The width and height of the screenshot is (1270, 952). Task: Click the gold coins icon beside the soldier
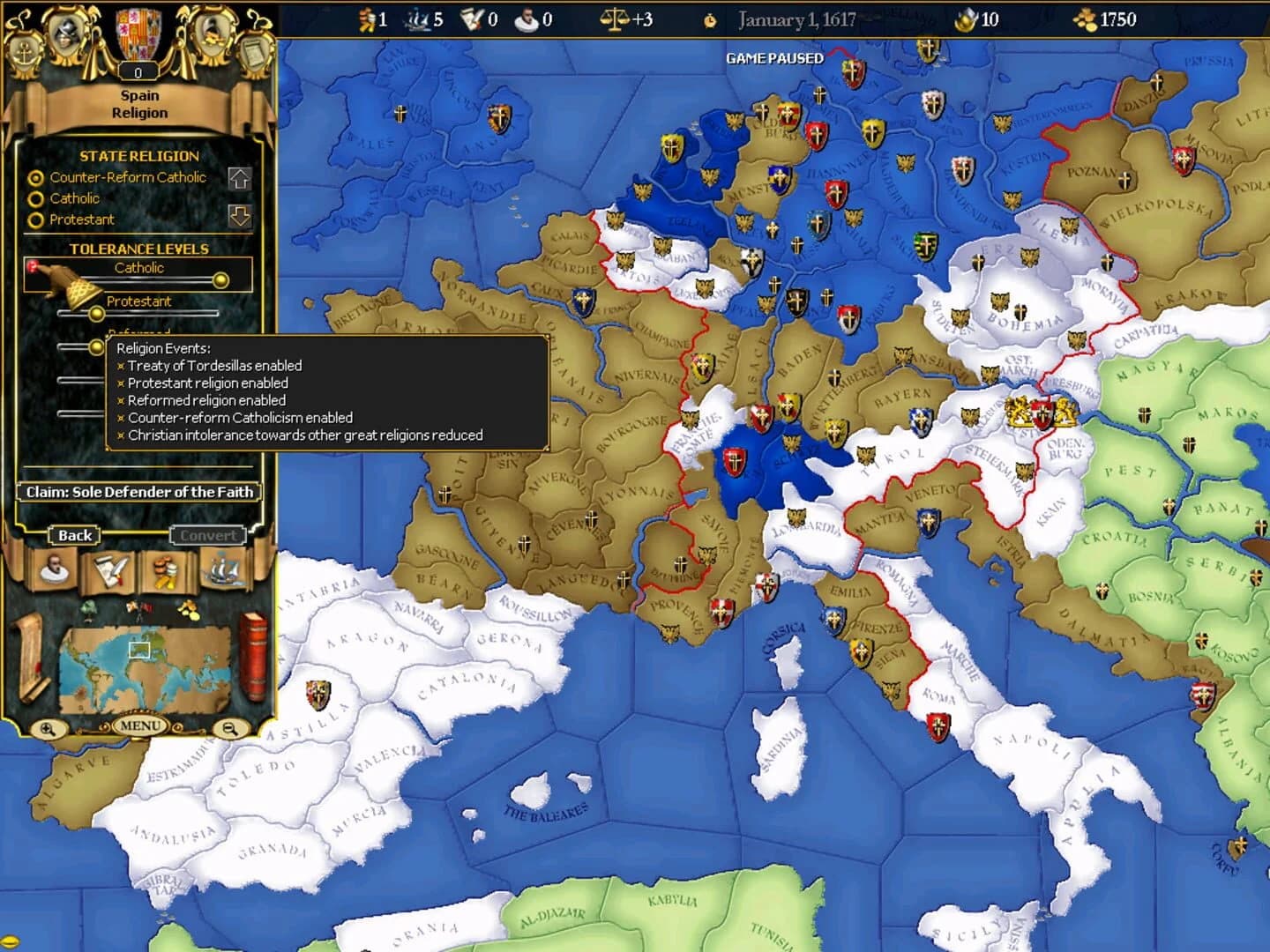tap(189, 611)
